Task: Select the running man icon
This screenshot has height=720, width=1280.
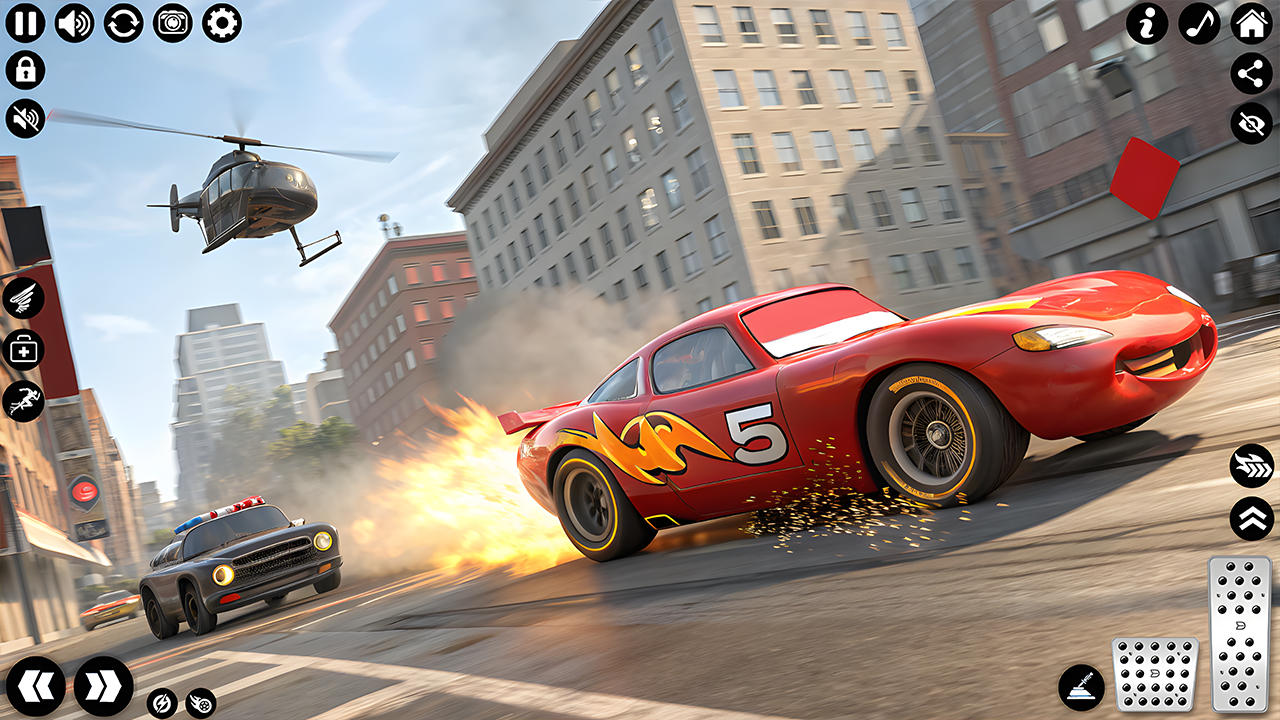Action: [23, 401]
